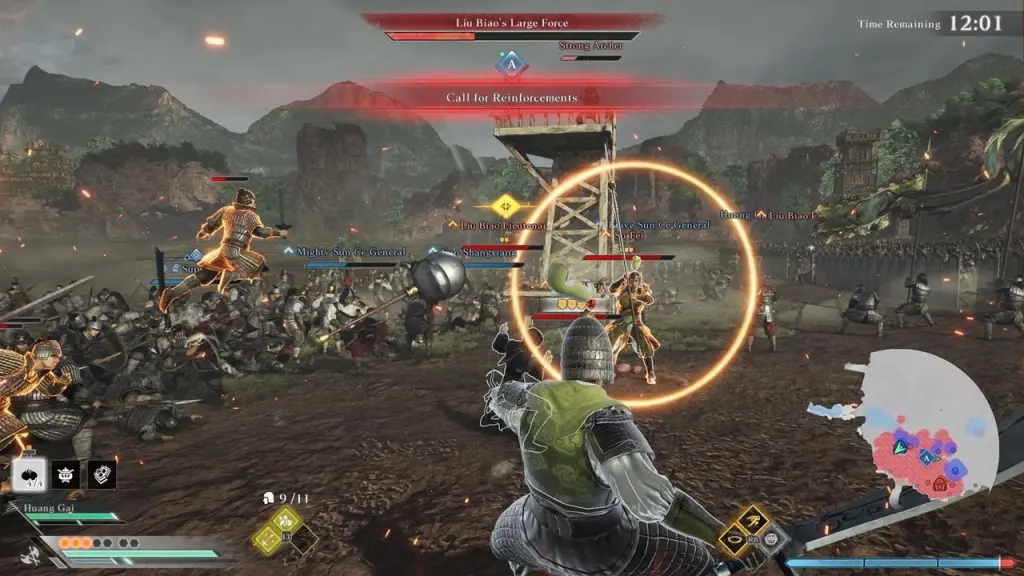Click the red enemy base marker on minimap
Viewport: 1024px width, 576px height.
coord(941,484)
